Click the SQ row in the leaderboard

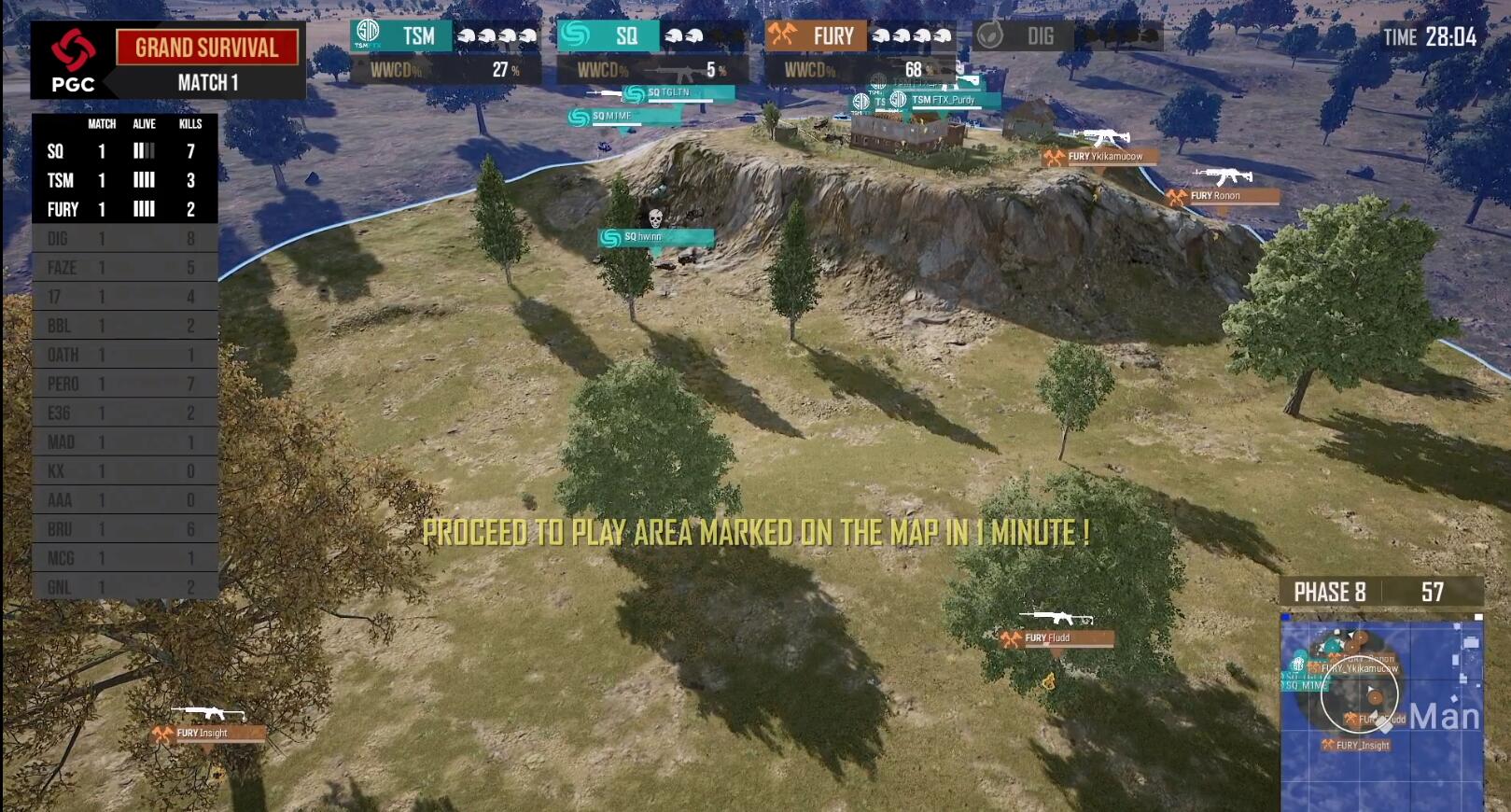tap(124, 151)
